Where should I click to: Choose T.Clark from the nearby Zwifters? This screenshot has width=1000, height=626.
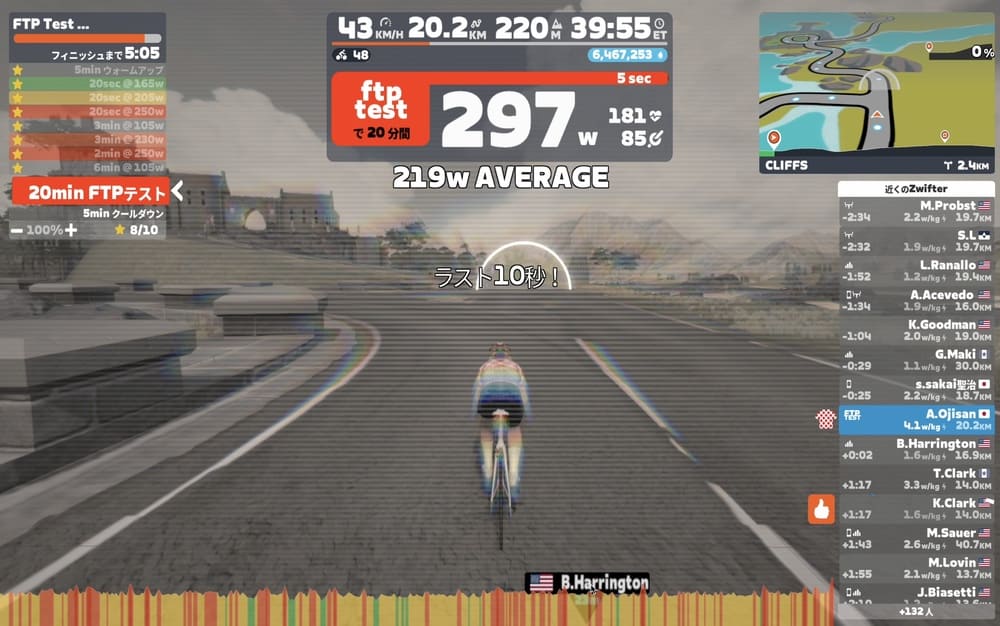coord(916,479)
